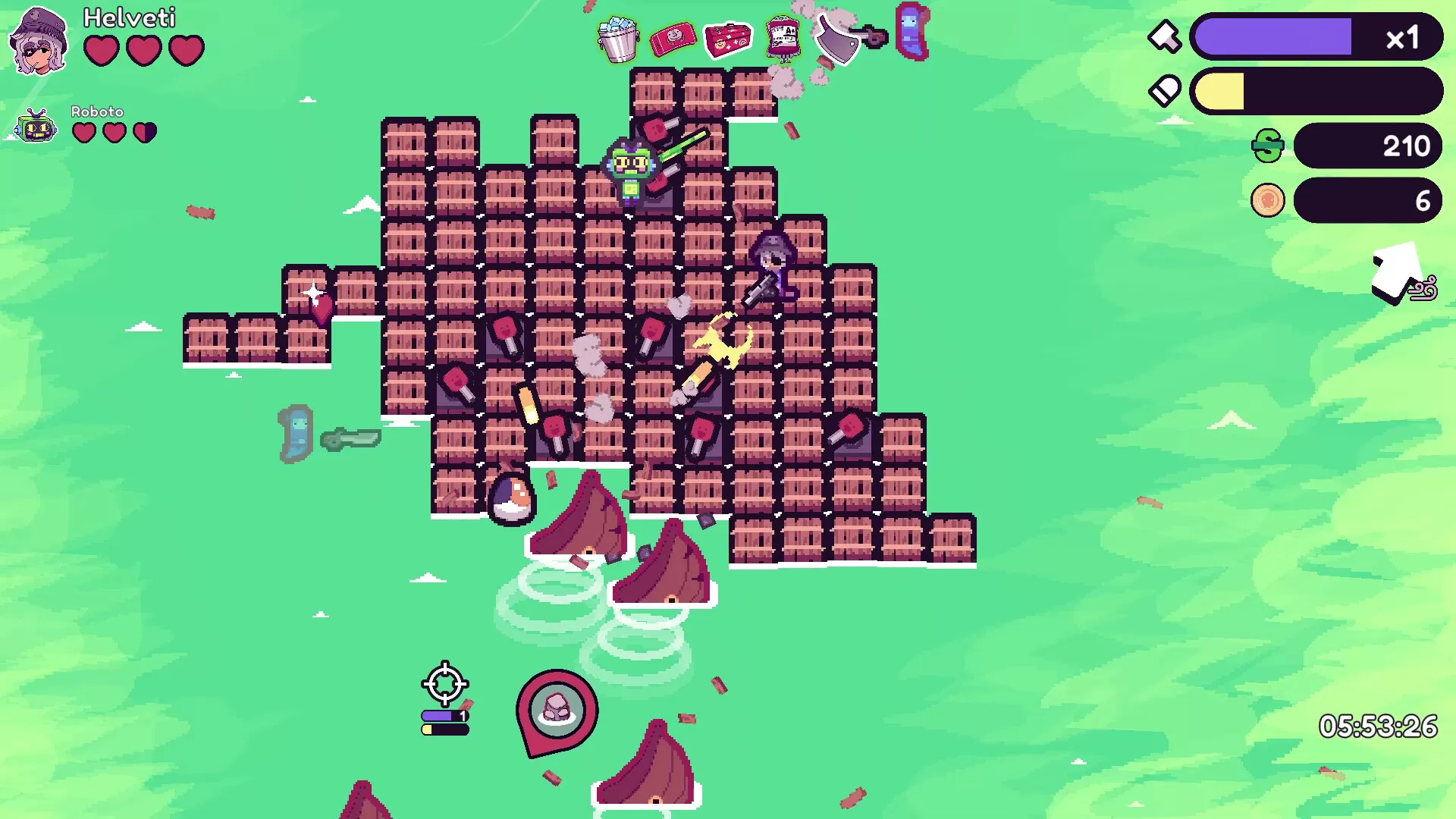1456x819 pixels.
Task: Choose the red toolbox item icon
Action: pyautogui.click(x=727, y=39)
